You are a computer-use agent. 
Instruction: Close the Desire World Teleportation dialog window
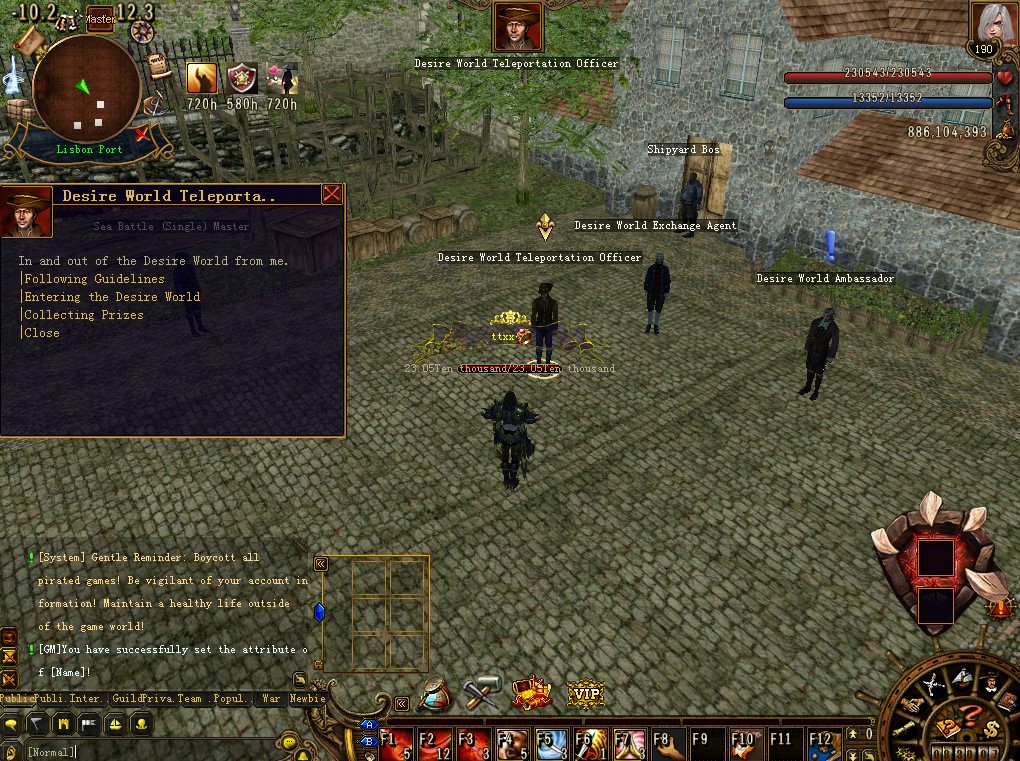[x=332, y=195]
